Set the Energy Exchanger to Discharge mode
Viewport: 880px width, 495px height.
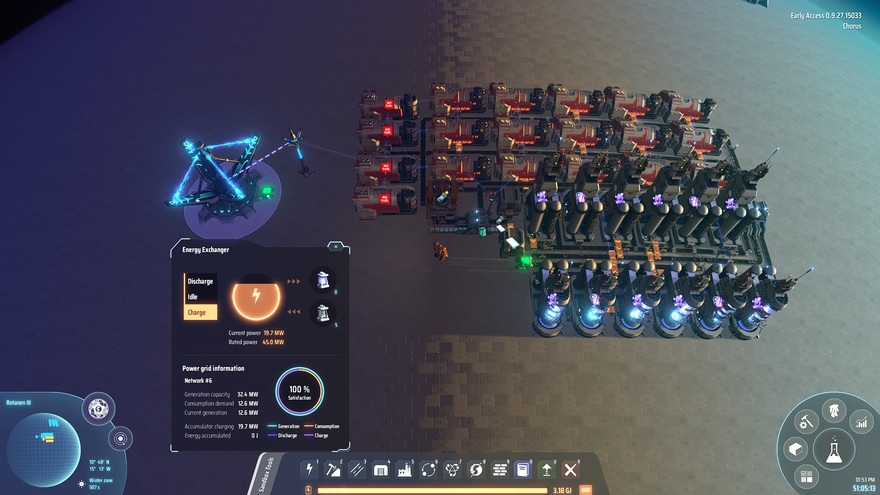200,281
